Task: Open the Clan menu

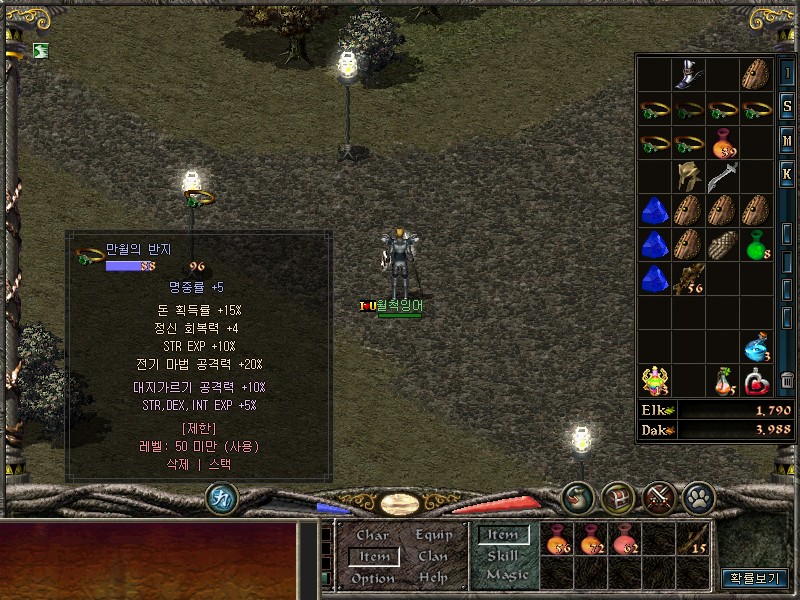Action: coord(433,556)
